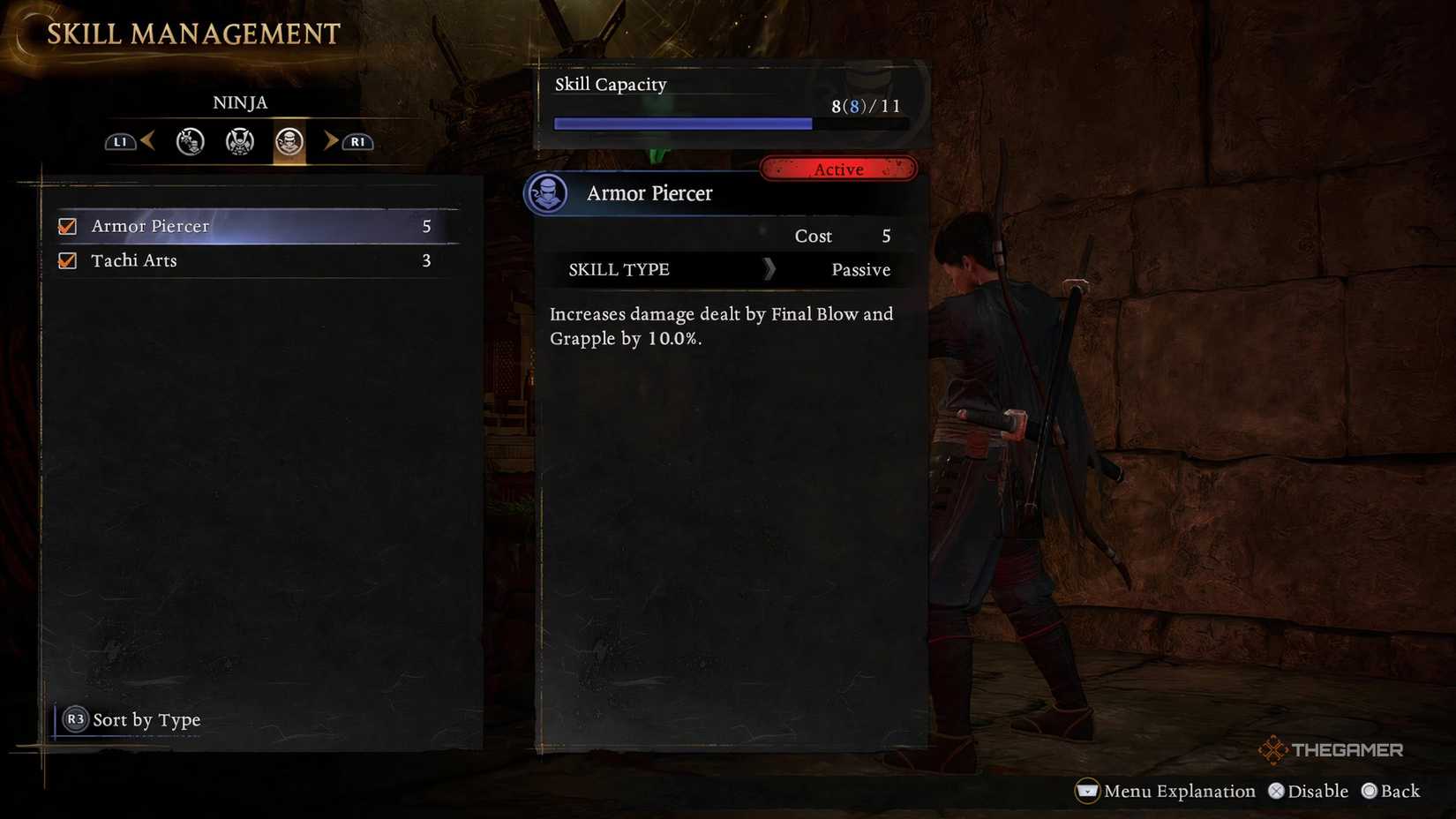Open the Skill Type selector chevron

tap(769, 270)
